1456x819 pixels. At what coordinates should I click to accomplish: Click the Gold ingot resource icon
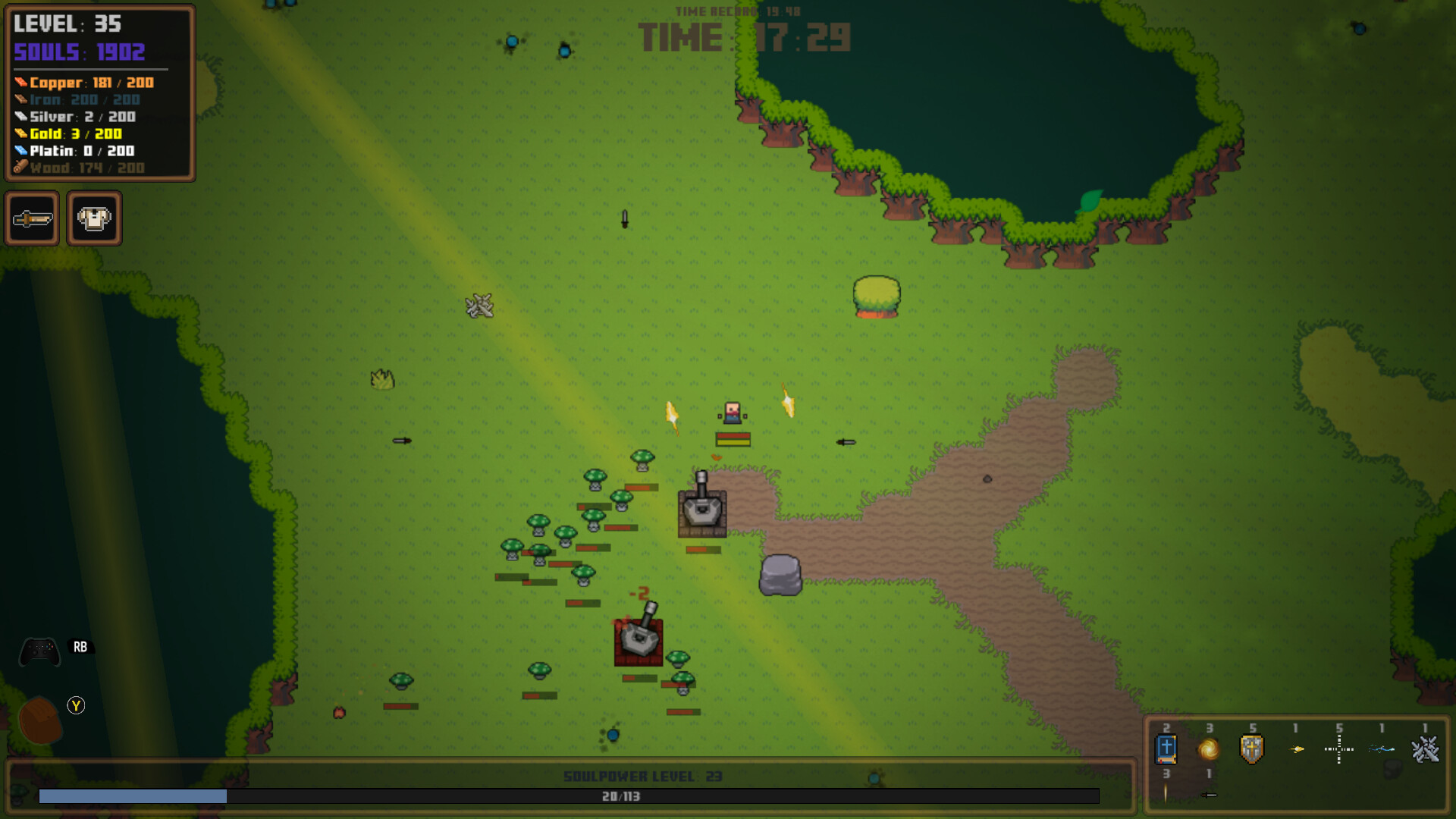click(20, 133)
